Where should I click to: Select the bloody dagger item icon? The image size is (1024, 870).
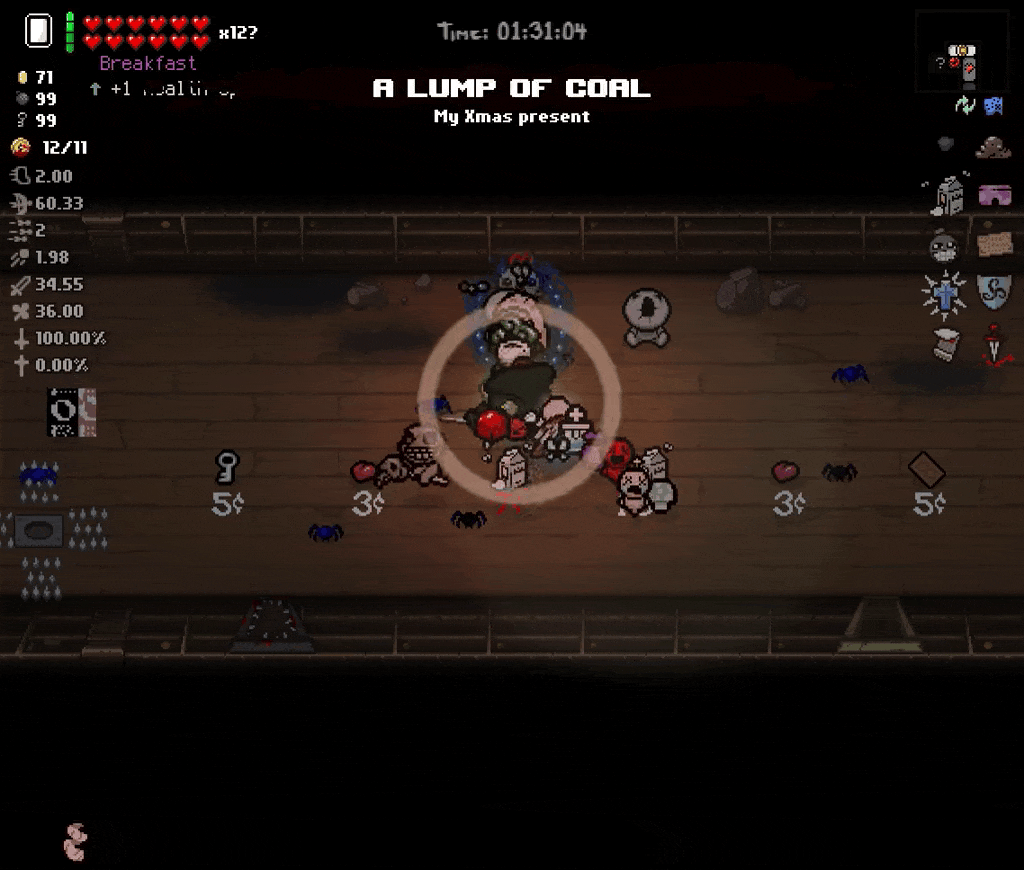pyautogui.click(x=994, y=345)
